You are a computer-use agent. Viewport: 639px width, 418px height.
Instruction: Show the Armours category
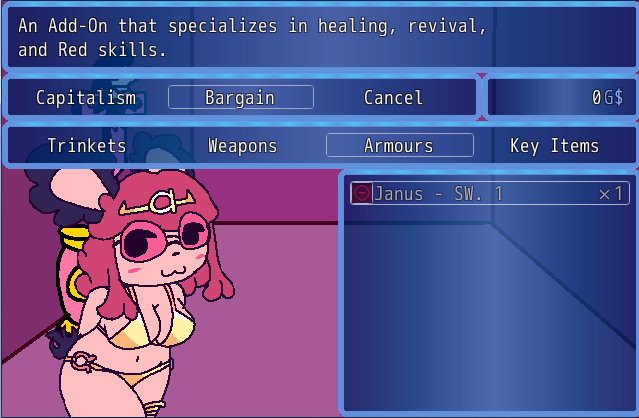[x=399, y=146]
